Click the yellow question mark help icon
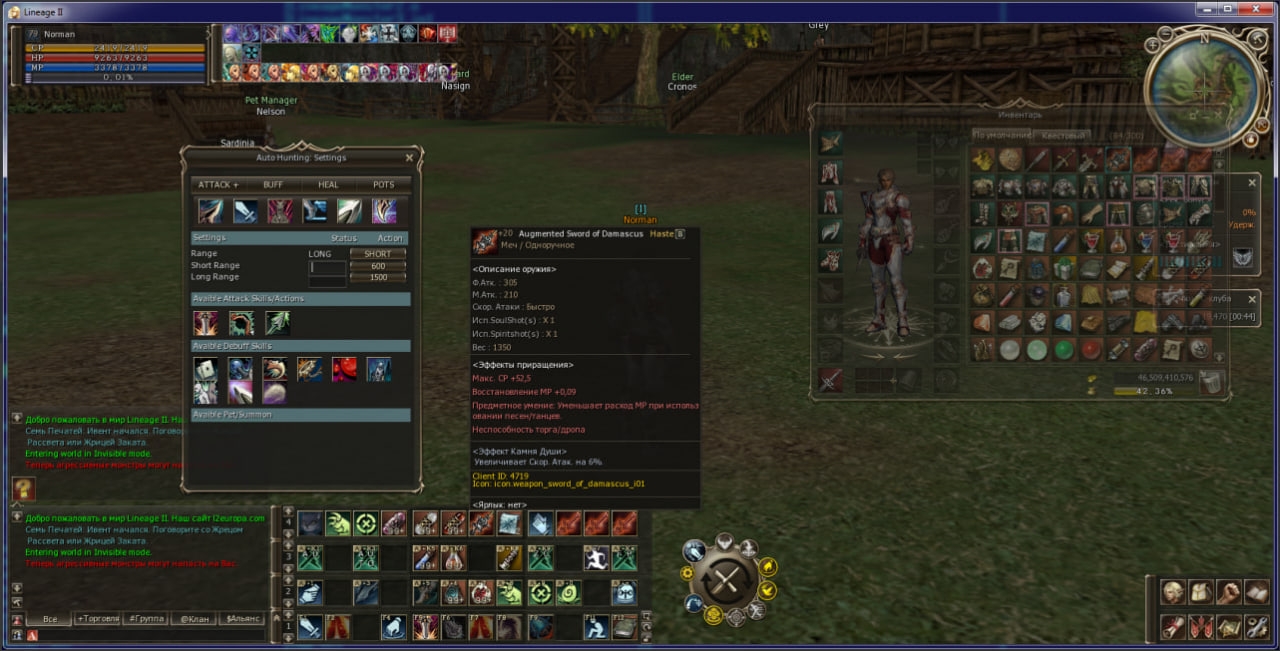1280x651 pixels. tap(24, 489)
